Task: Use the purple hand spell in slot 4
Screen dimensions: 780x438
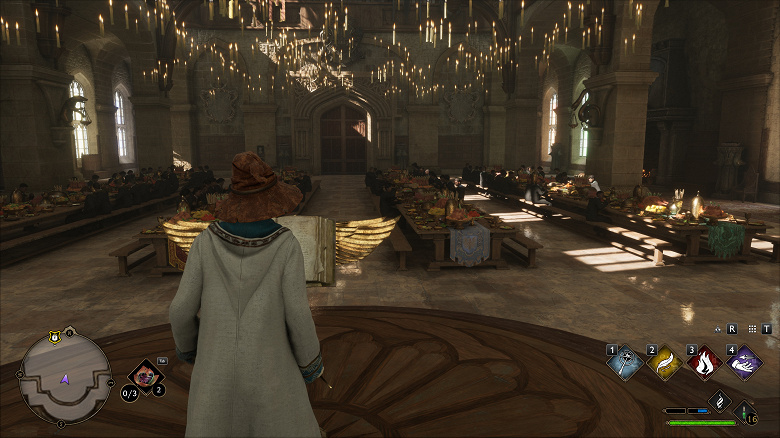Action: [744, 362]
